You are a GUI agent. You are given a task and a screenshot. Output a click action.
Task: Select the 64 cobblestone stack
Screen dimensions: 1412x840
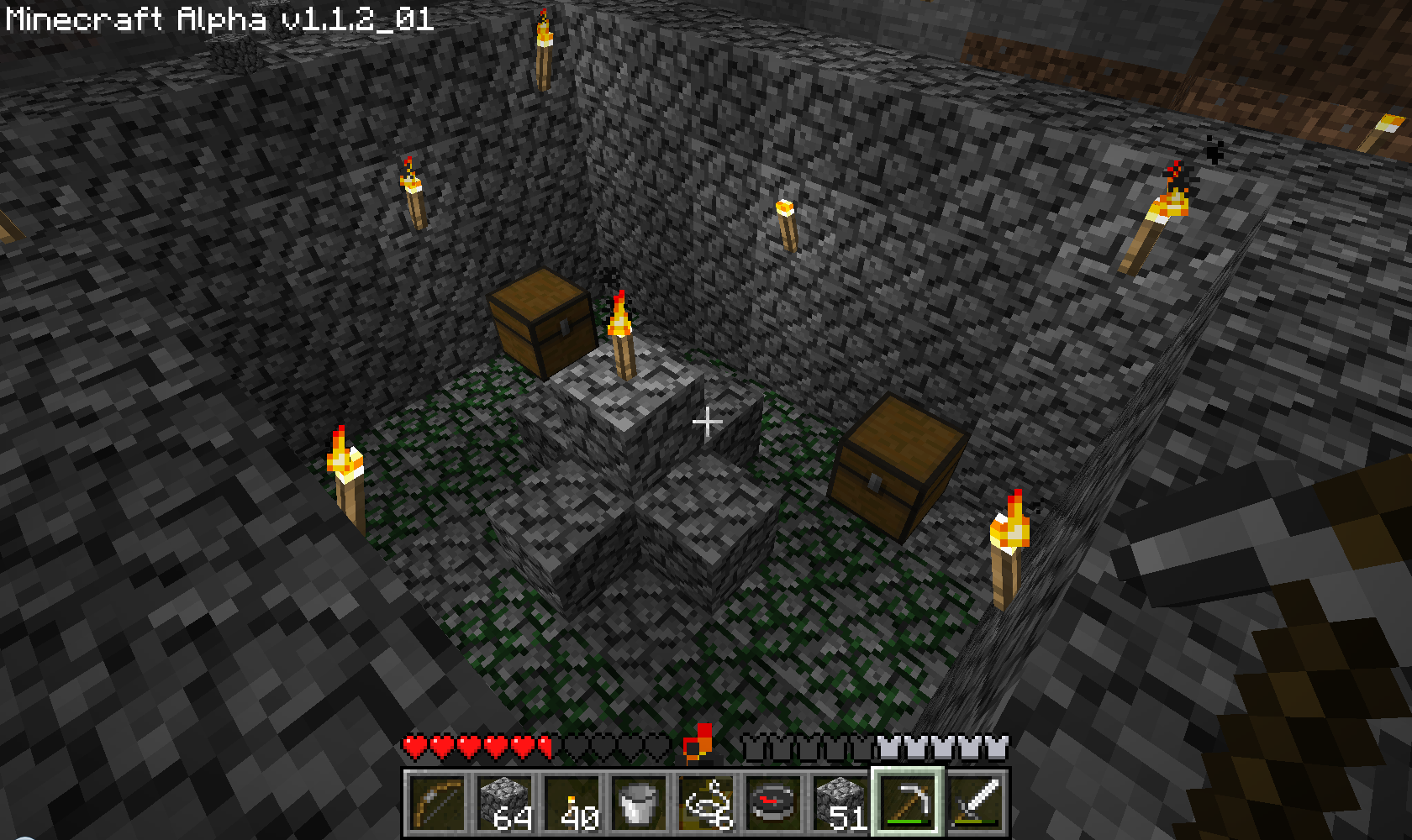coord(504,804)
